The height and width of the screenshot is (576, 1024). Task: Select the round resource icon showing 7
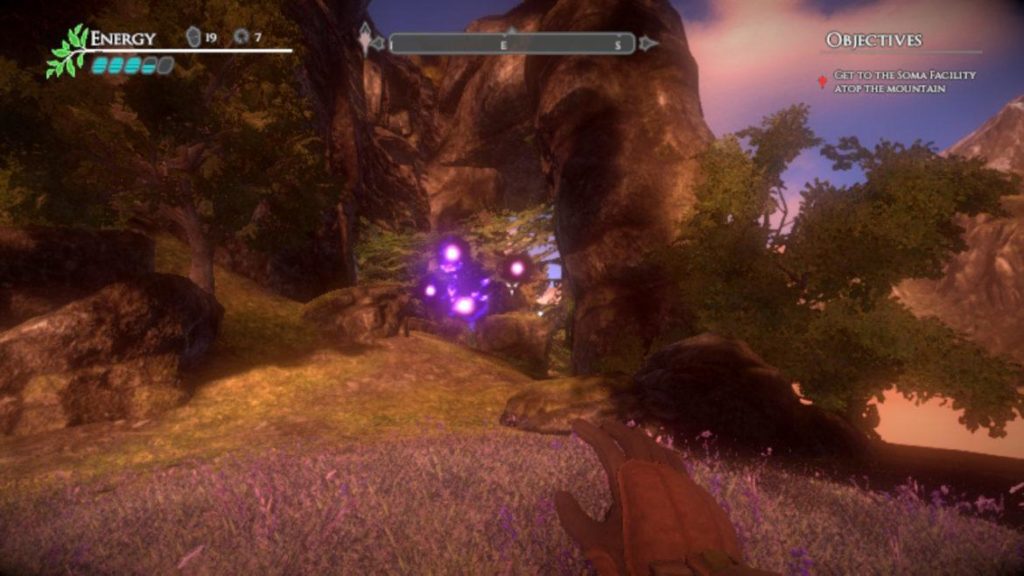click(243, 38)
